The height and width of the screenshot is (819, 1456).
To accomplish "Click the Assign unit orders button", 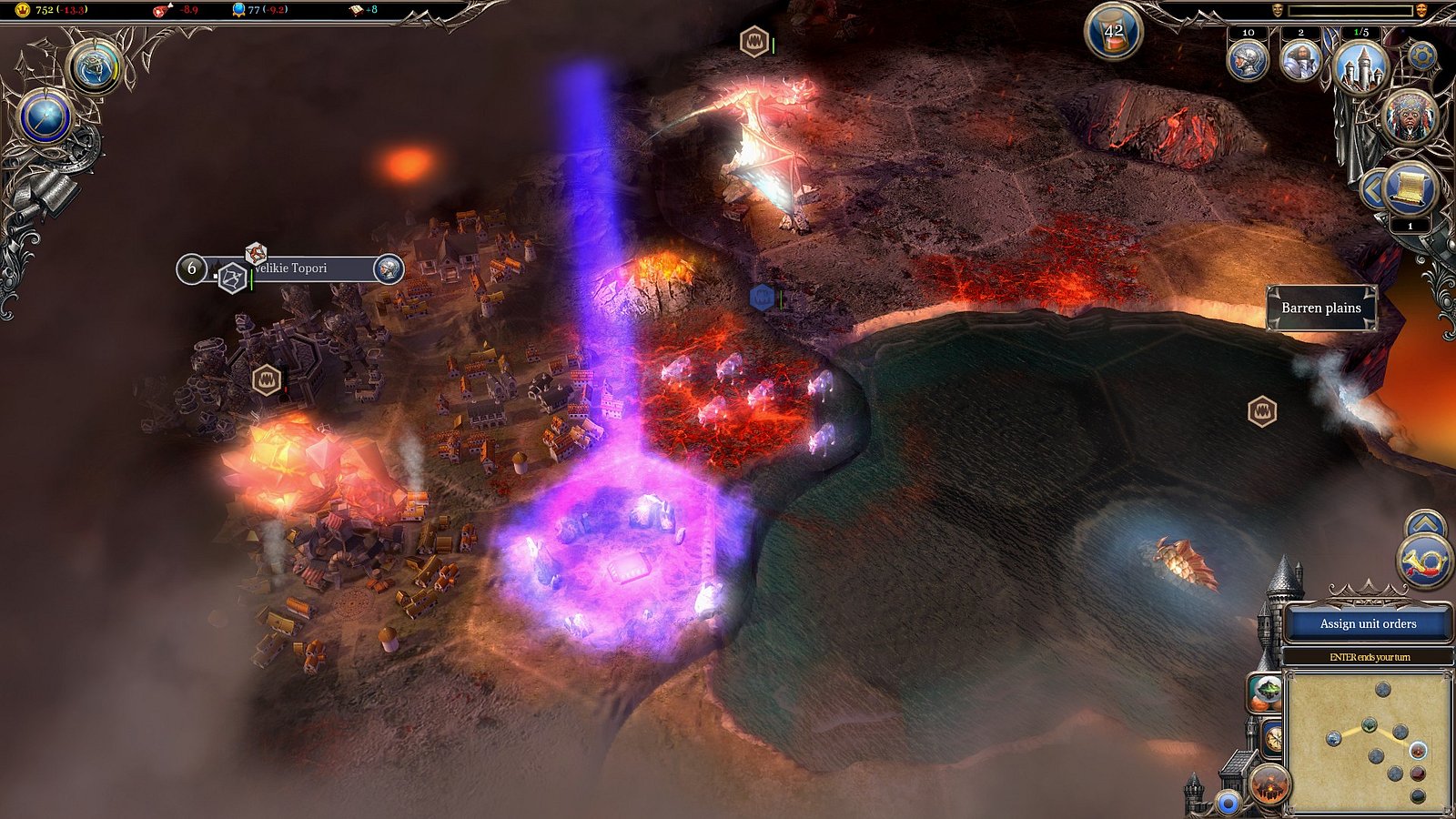I will tap(1368, 624).
